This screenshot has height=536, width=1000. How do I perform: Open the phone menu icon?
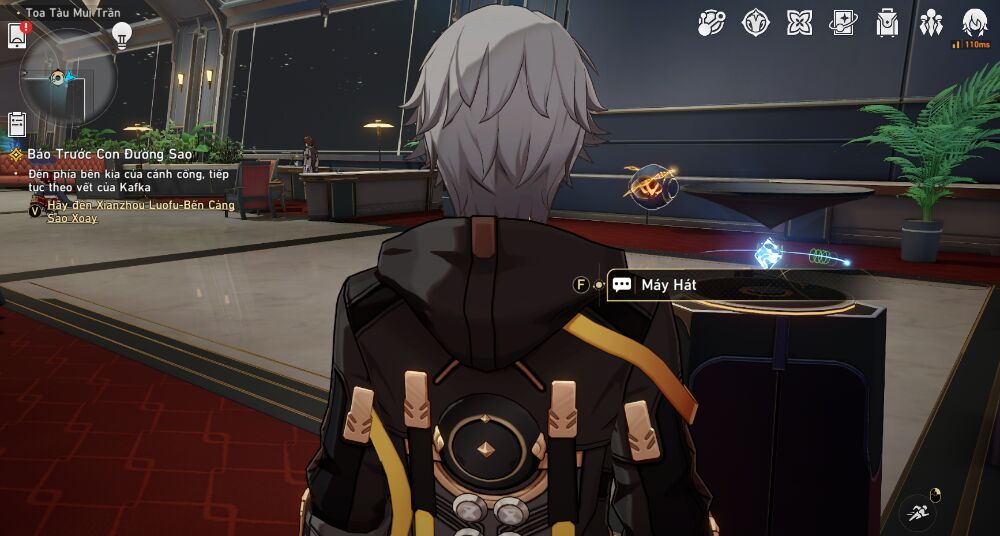17,35
